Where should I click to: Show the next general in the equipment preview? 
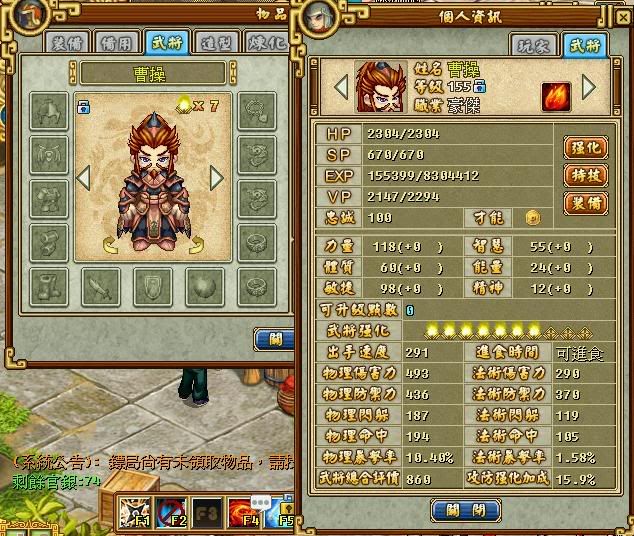(216, 178)
